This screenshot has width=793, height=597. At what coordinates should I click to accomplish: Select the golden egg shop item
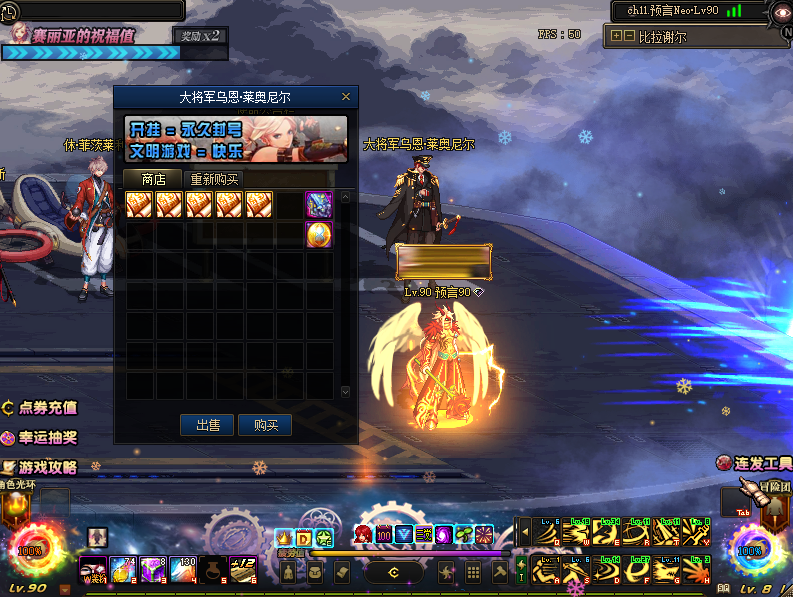(x=319, y=235)
